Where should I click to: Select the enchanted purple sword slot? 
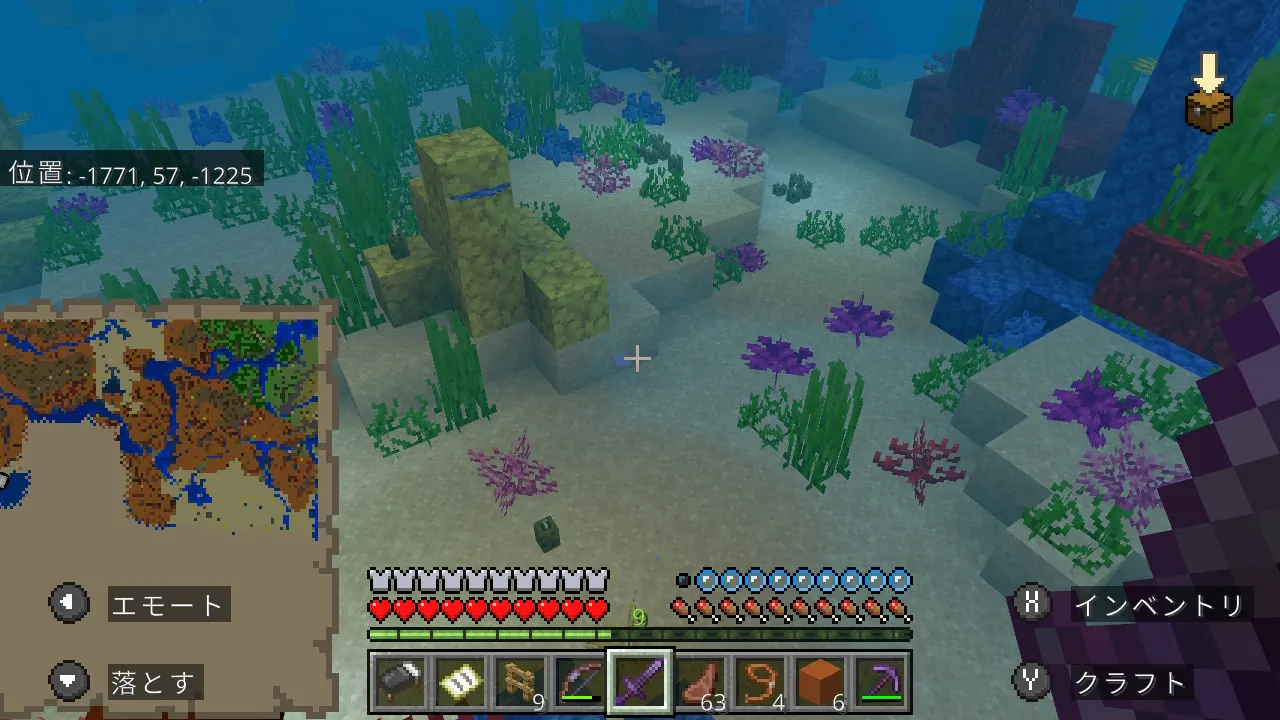pos(640,682)
